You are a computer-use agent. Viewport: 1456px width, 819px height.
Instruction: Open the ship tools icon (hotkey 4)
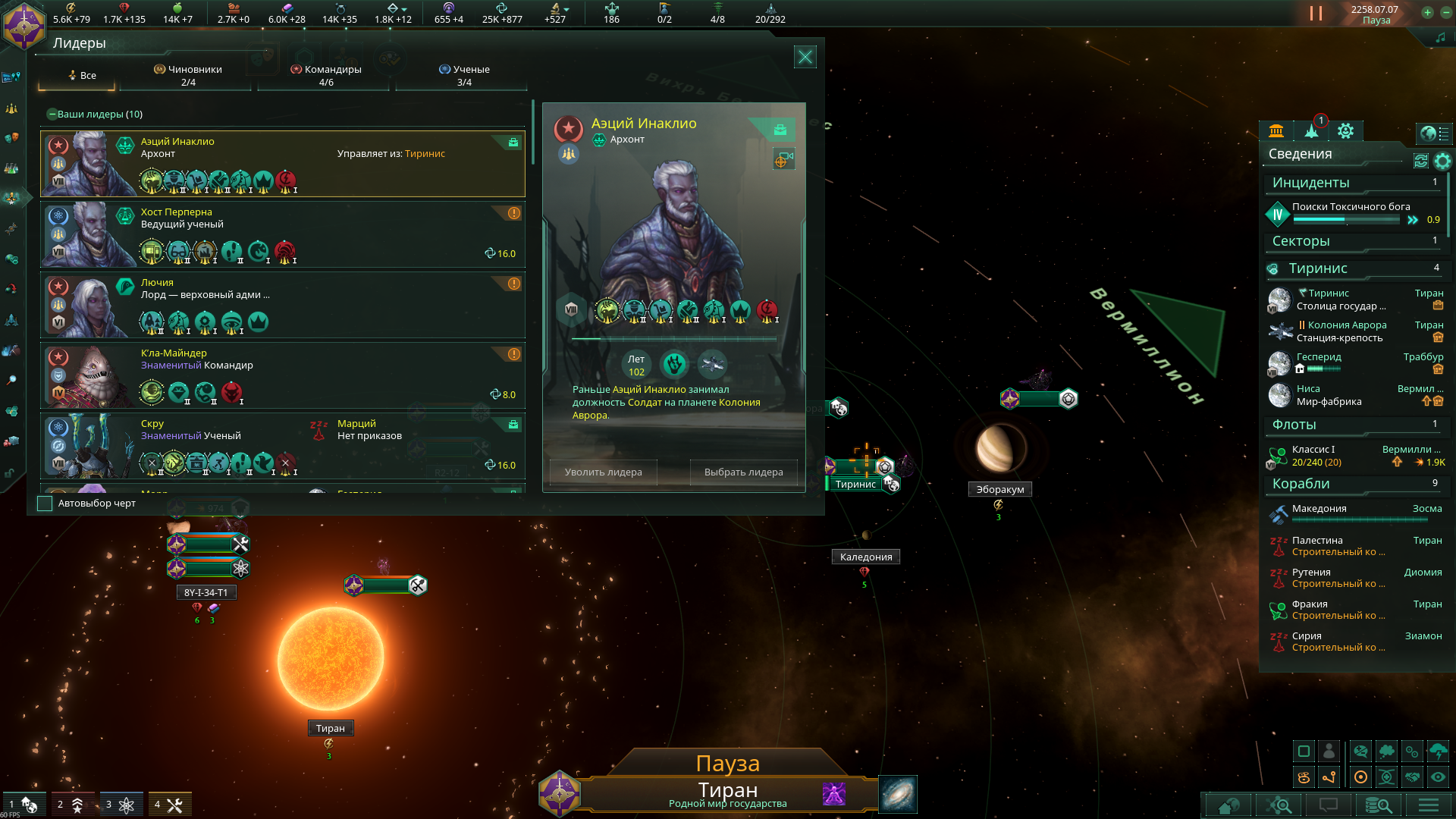pos(171,803)
